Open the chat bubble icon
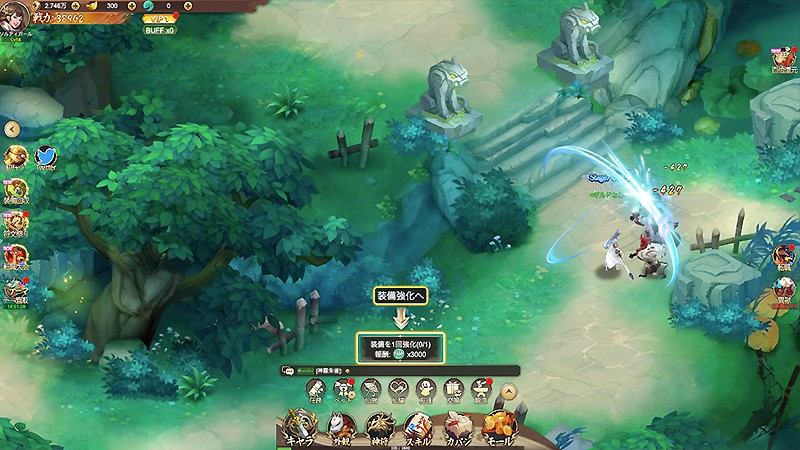This screenshot has height=450, width=800. click(288, 370)
